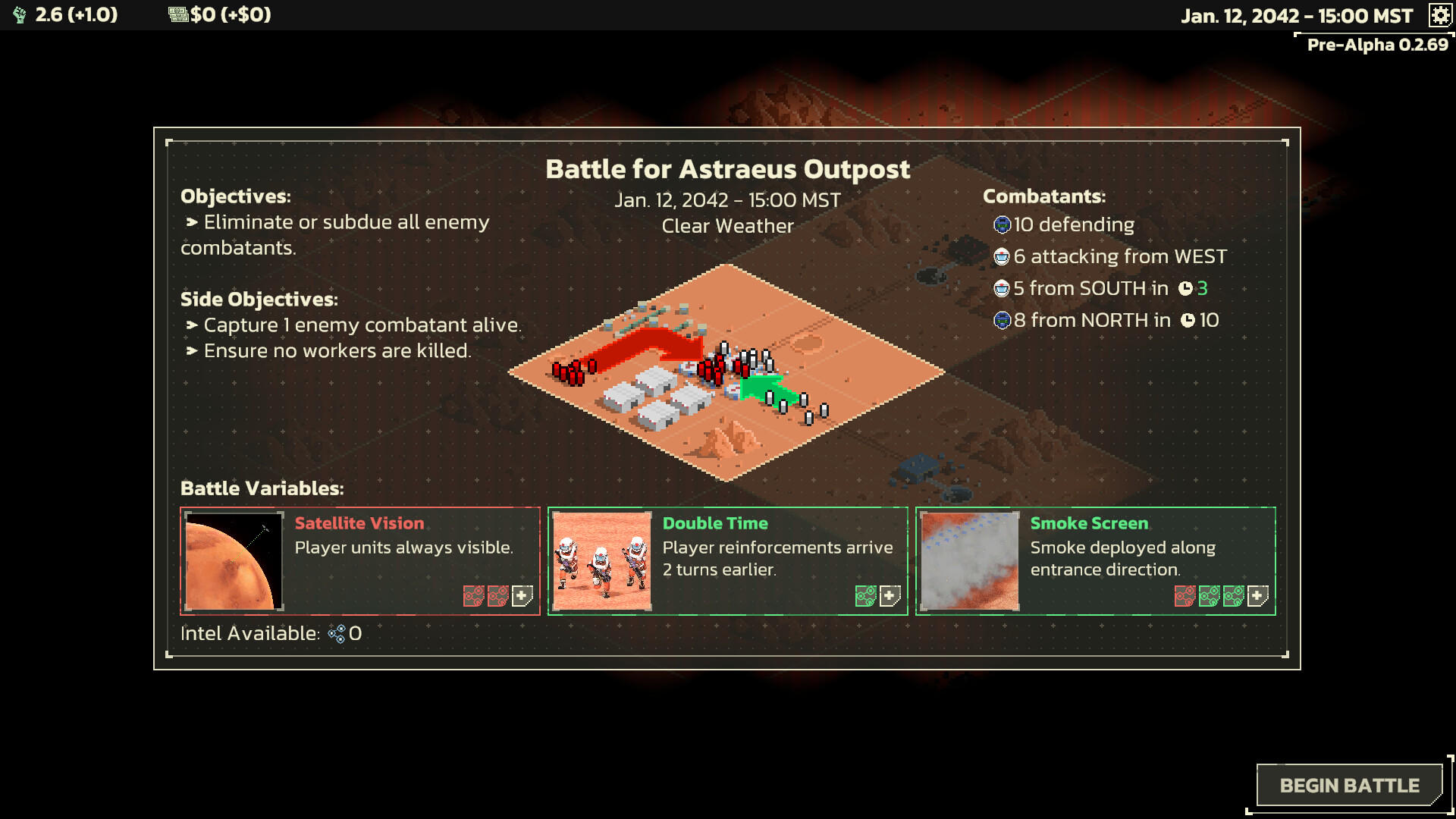The height and width of the screenshot is (819, 1456).
Task: Click the green chip icon on Double Time card
Action: pyautogui.click(x=864, y=596)
